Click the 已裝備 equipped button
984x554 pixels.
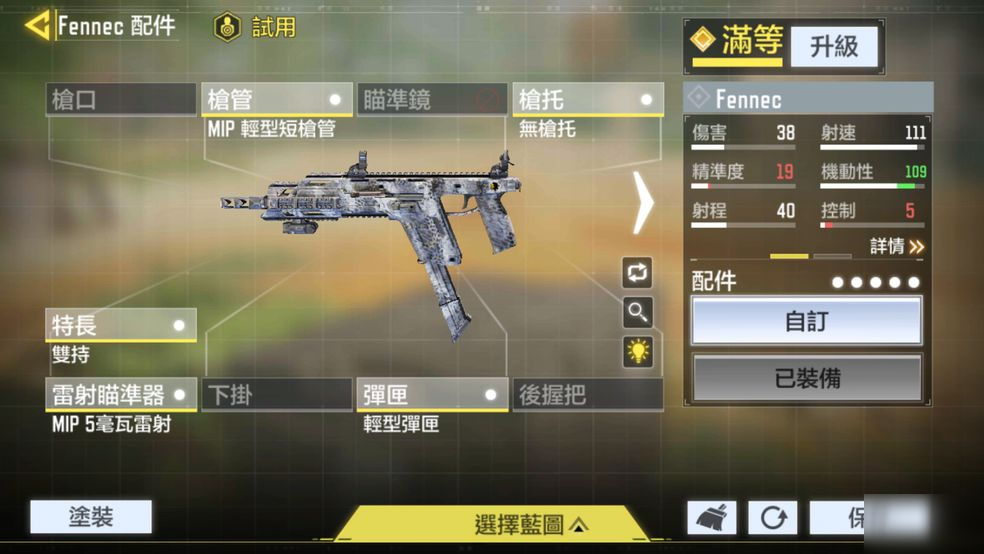807,378
